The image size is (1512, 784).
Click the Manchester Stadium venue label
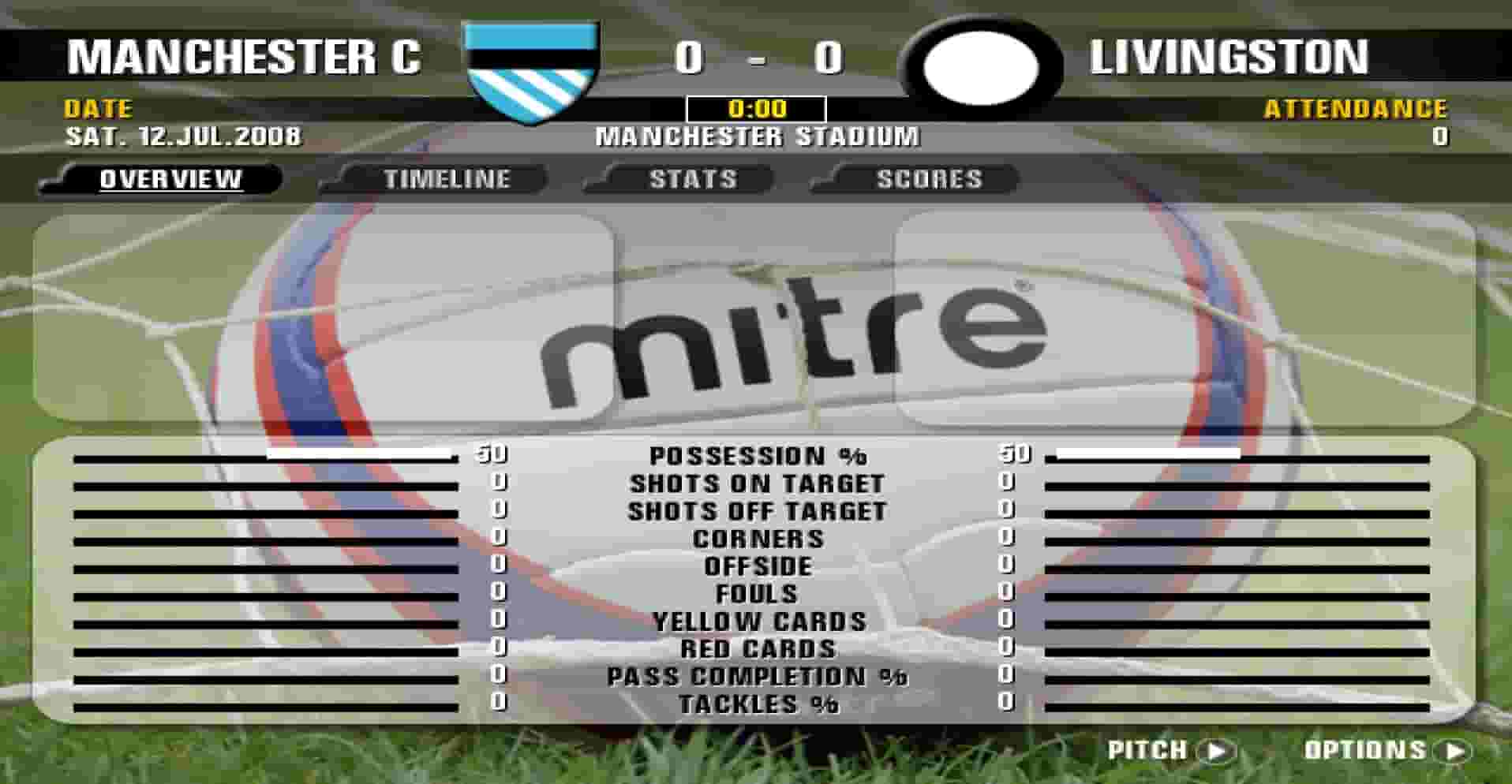tap(756, 136)
